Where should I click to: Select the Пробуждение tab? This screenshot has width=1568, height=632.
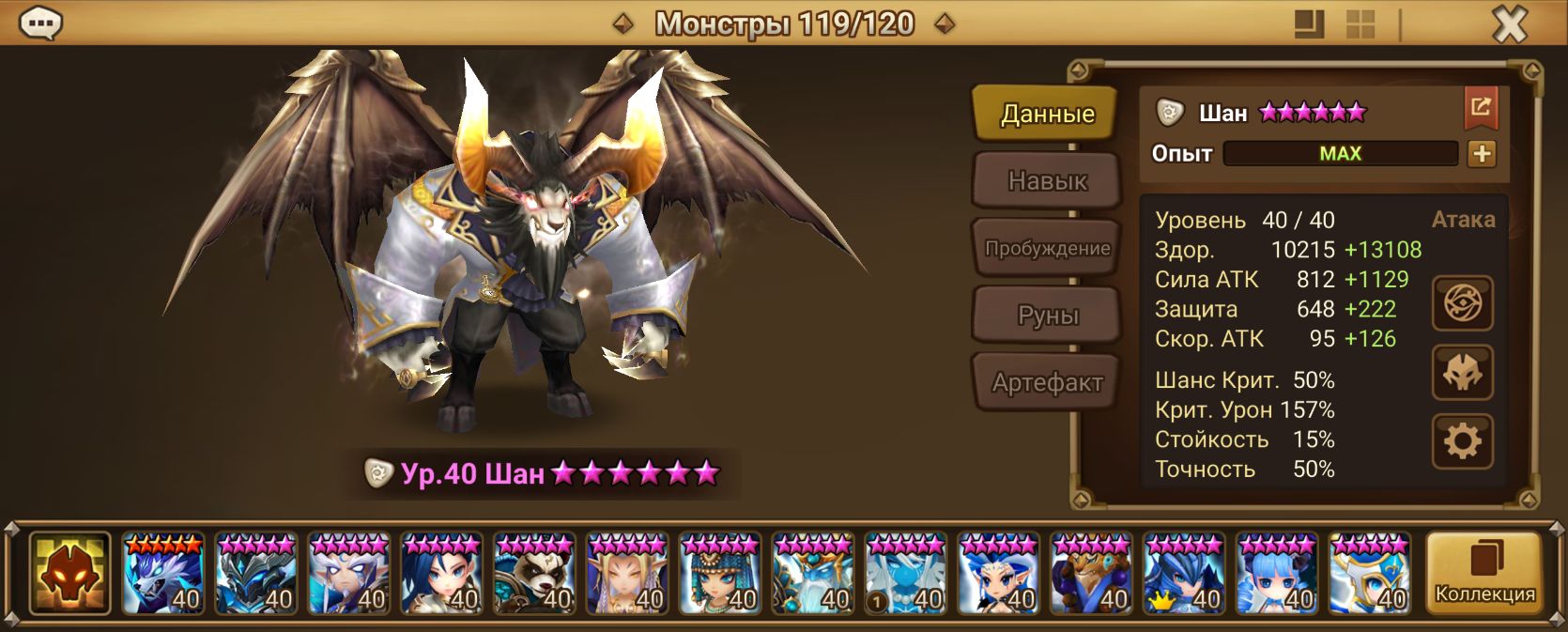(x=1047, y=248)
